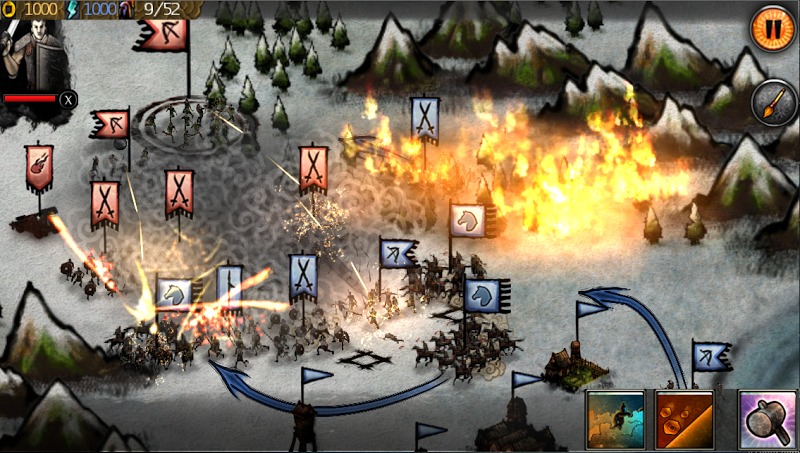Trigger the teal and orange silhouette stratagem
The width and height of the screenshot is (800, 453).
point(616,419)
